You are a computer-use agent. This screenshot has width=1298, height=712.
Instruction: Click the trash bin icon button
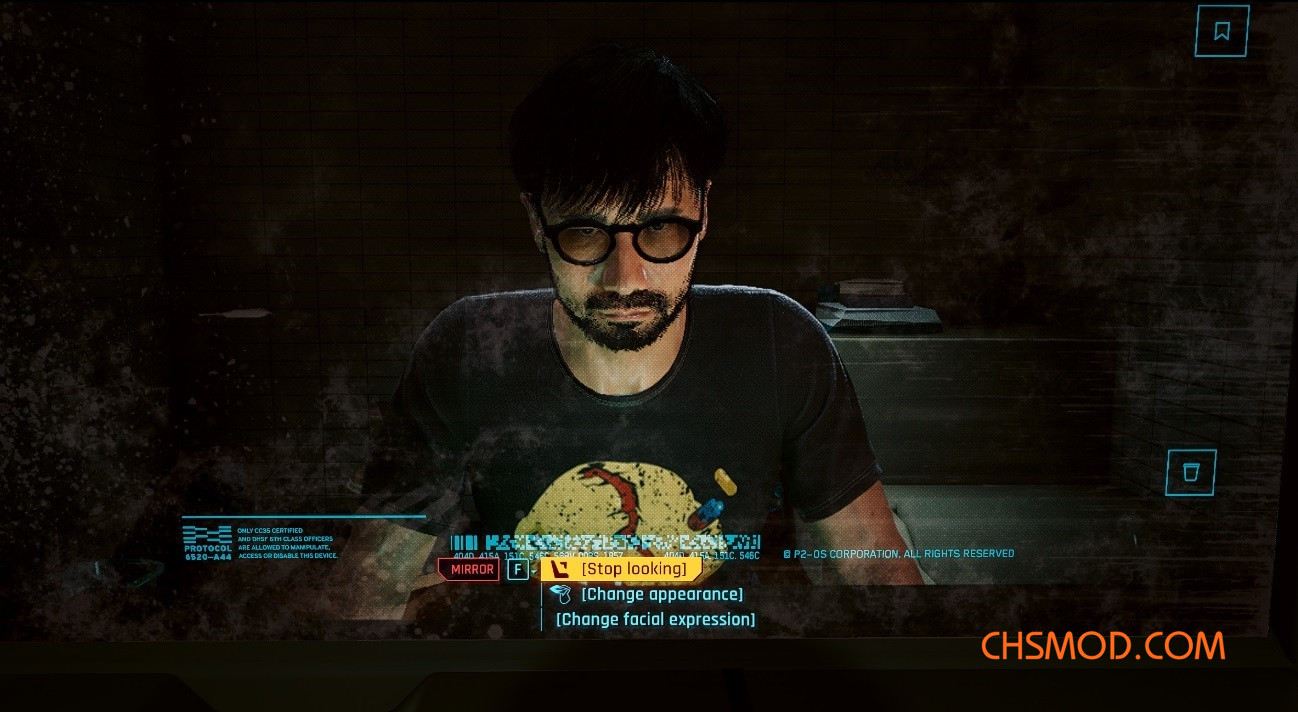[x=1190, y=472]
